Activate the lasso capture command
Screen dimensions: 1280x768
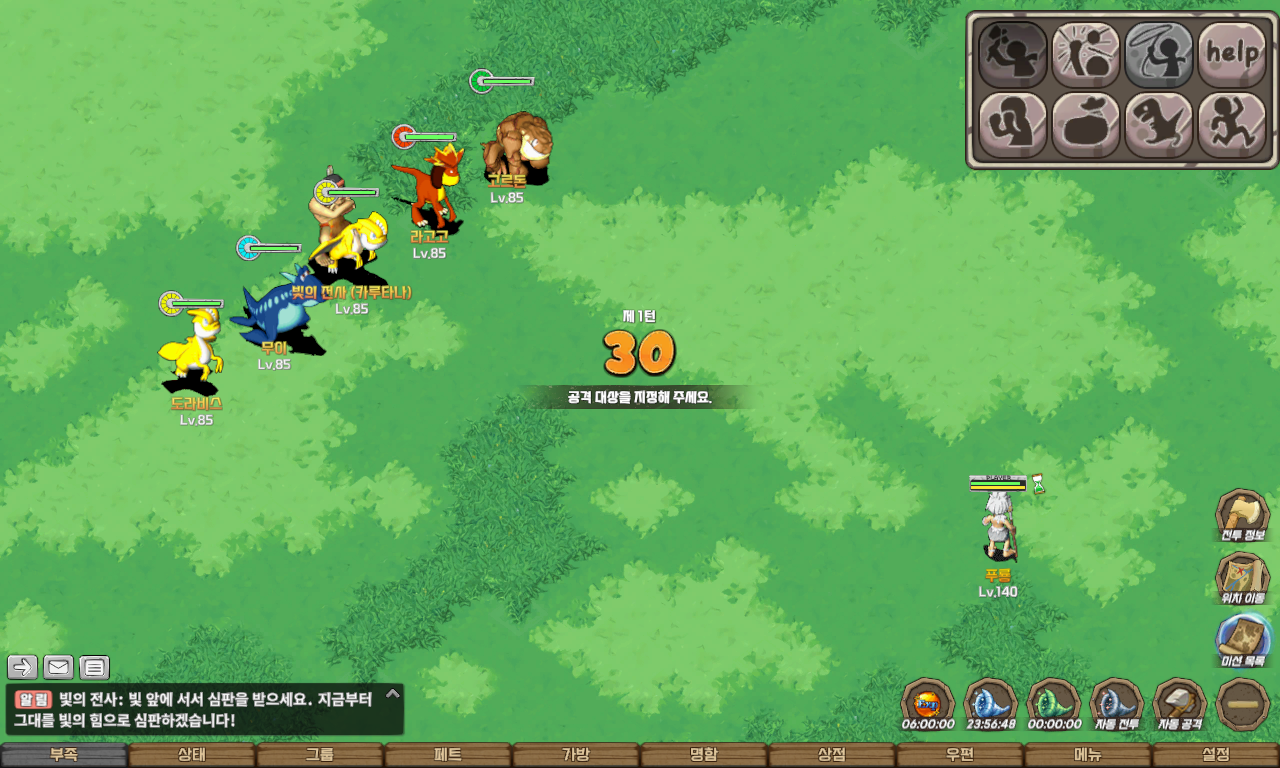1159,53
